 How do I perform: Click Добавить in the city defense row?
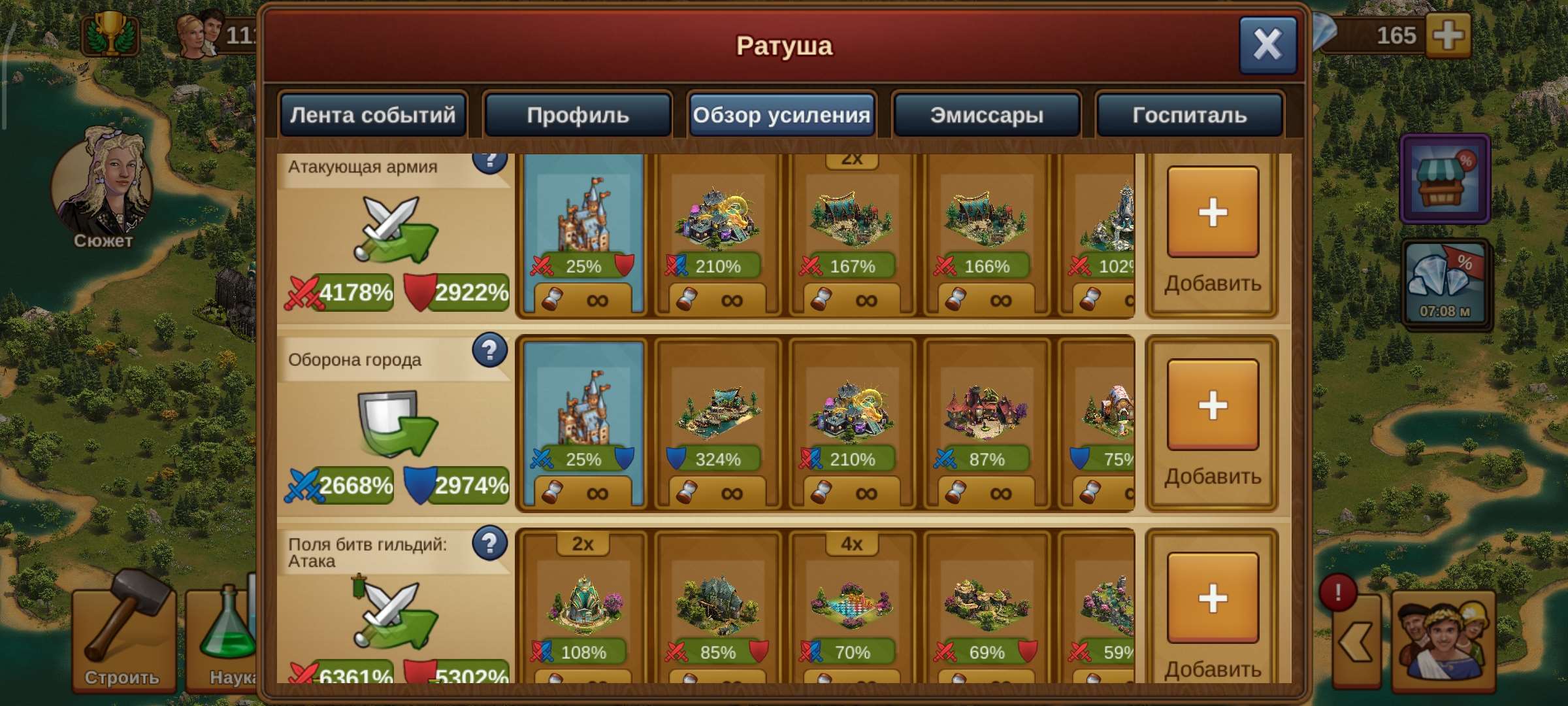[x=1213, y=405]
